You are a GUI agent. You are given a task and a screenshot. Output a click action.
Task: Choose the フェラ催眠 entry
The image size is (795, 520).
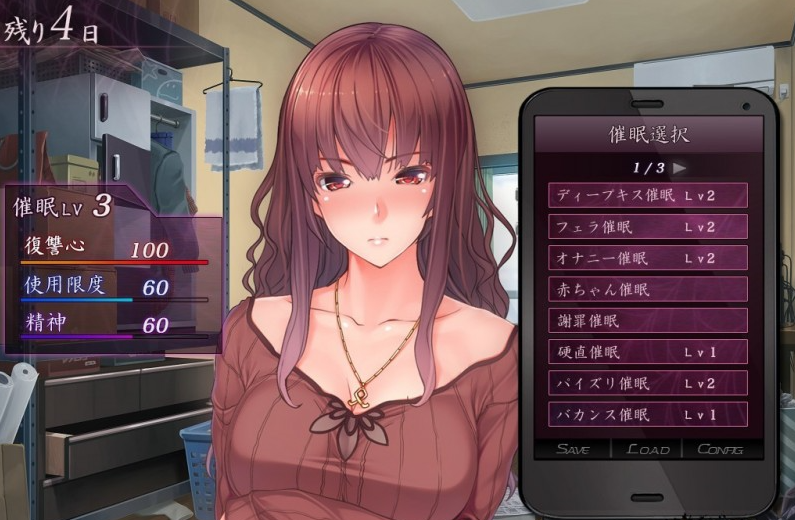647,227
